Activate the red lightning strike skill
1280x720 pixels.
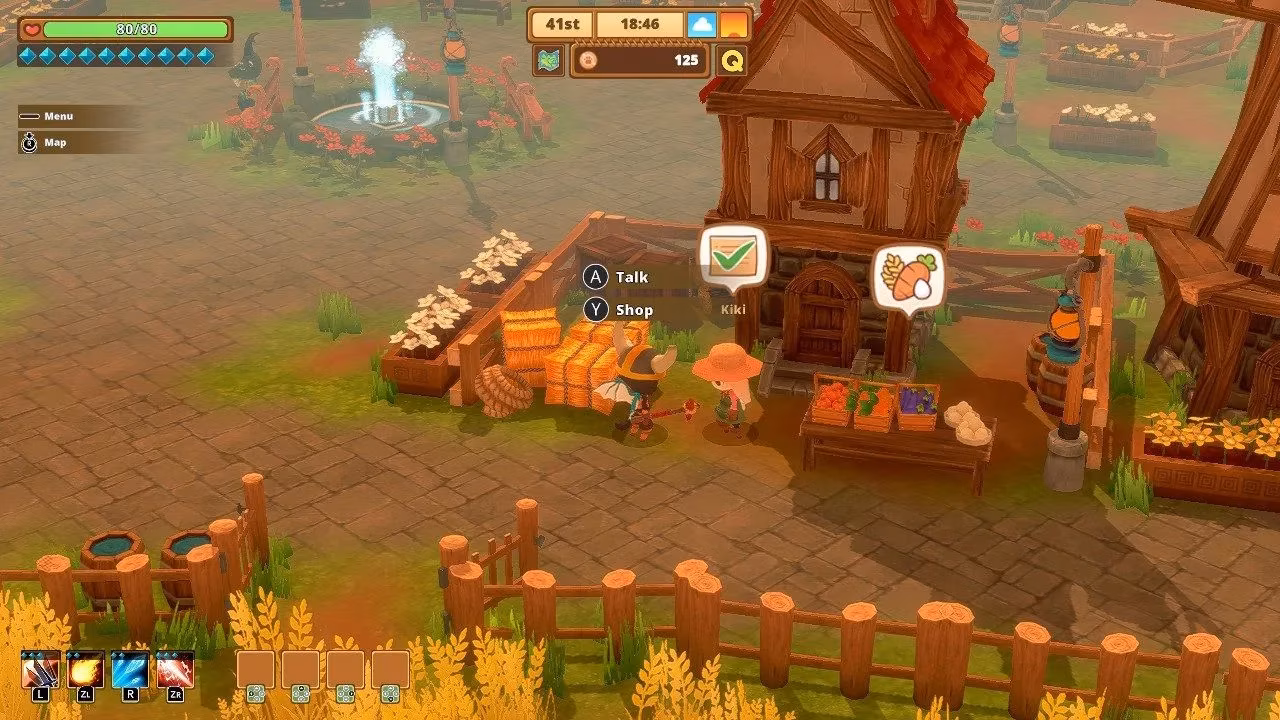pos(175,670)
